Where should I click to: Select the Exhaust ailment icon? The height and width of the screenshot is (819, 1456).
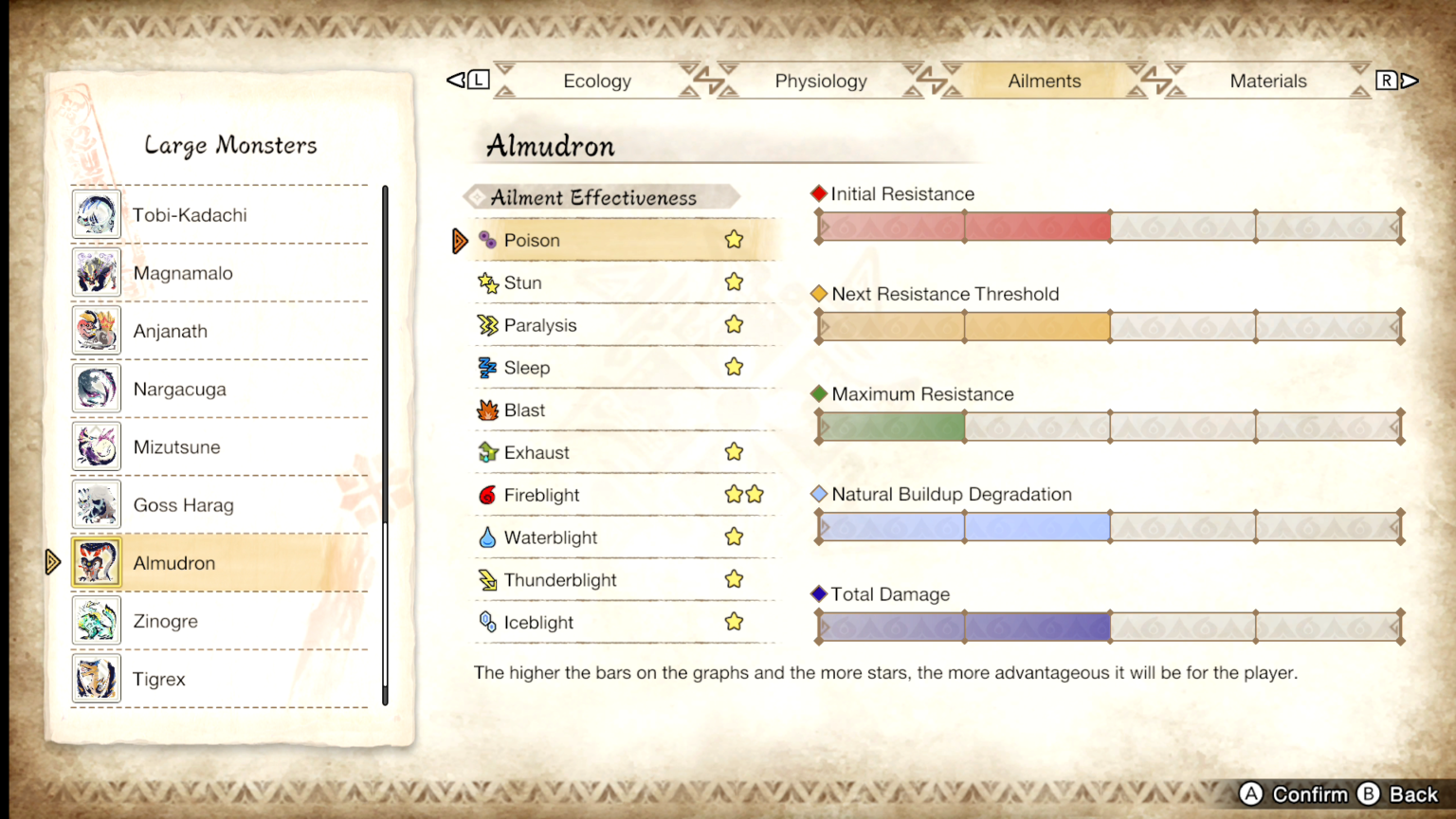point(487,452)
